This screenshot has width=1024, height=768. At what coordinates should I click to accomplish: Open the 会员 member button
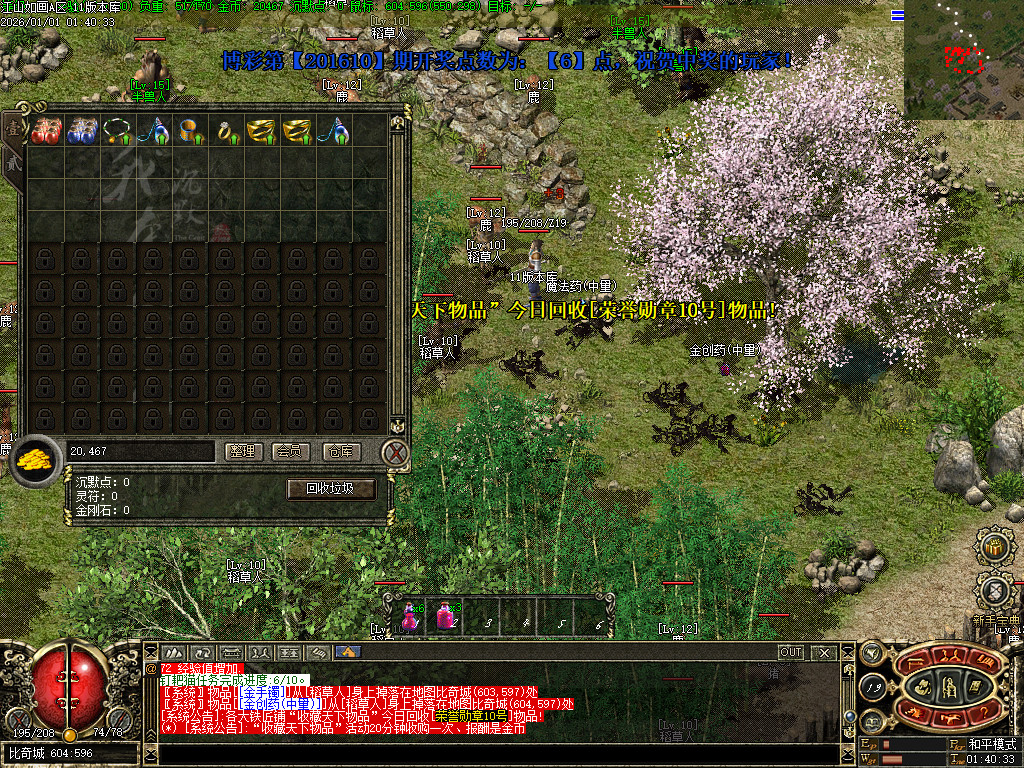click(x=293, y=452)
